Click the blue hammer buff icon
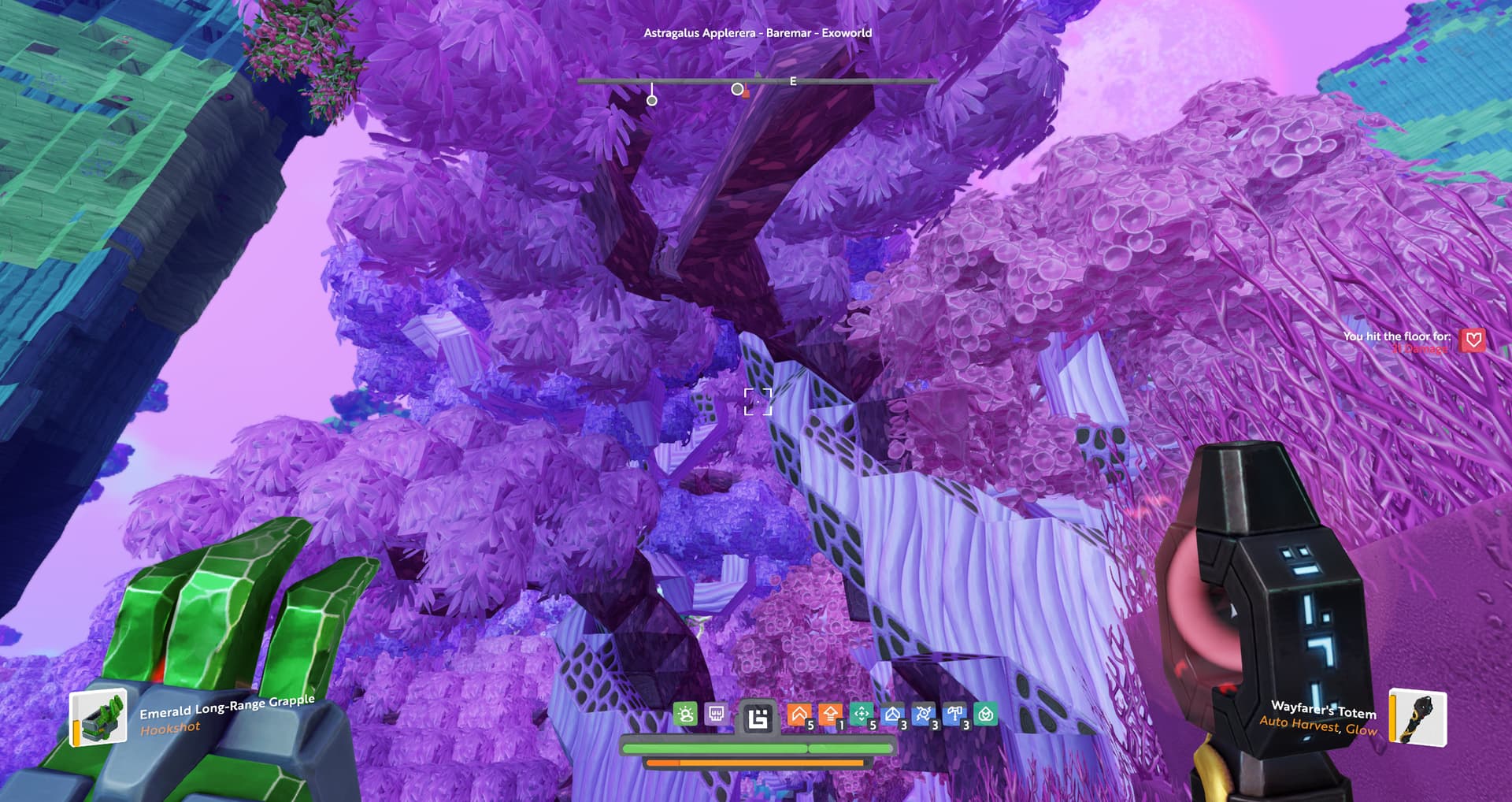Screen dimensions: 1512x802 pos(954,715)
